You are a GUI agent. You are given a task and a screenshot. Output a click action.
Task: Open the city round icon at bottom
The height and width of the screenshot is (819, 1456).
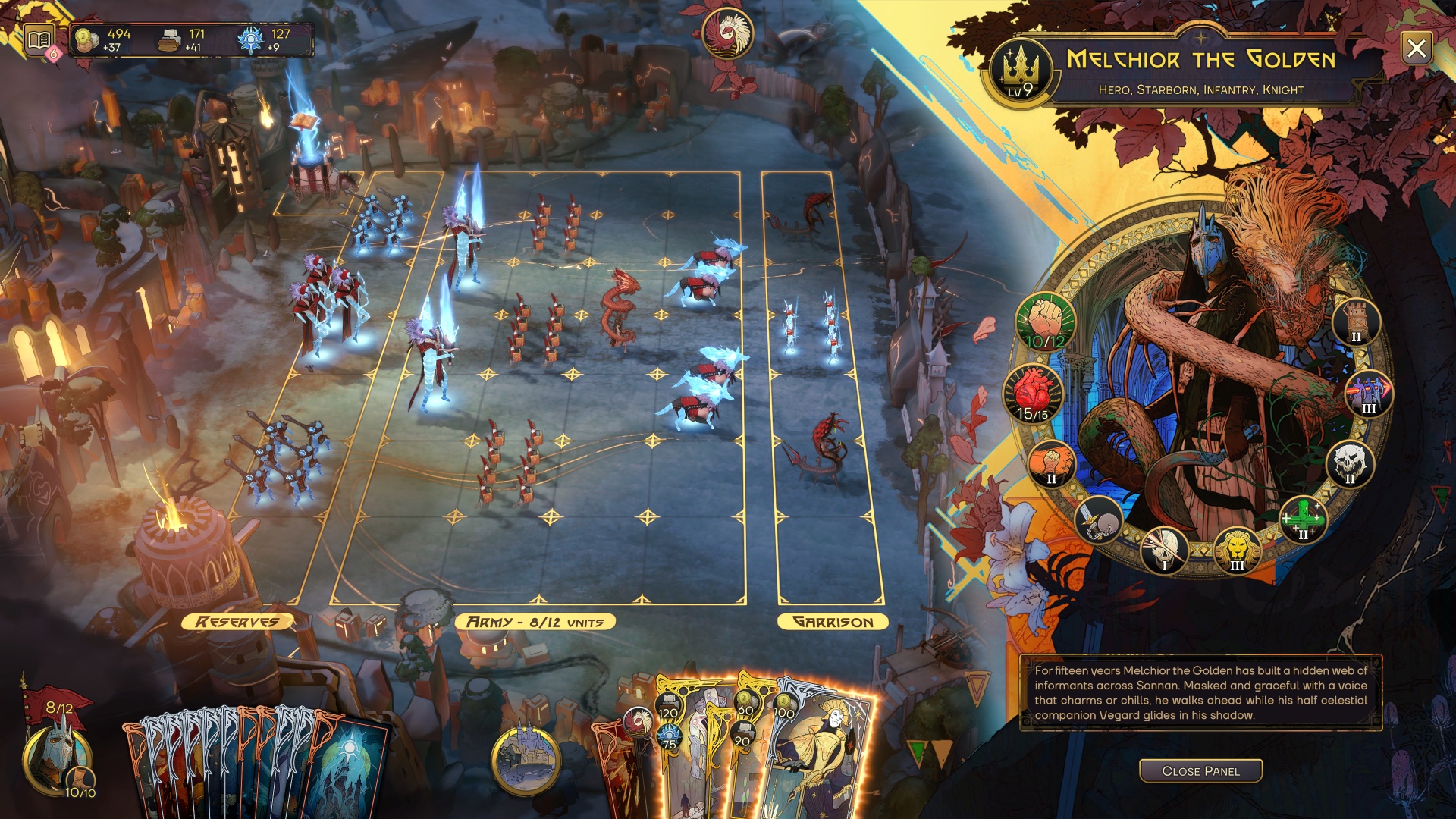(526, 759)
